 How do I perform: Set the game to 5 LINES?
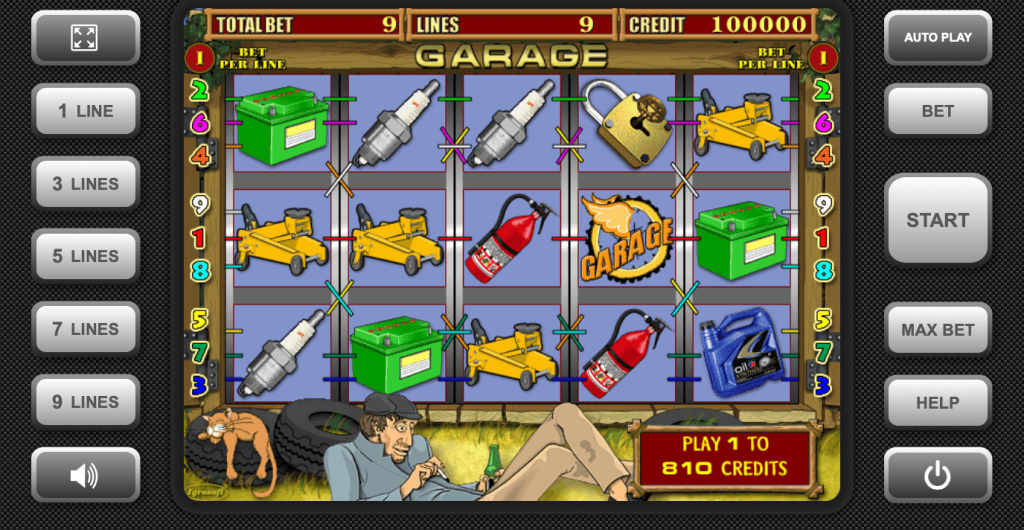pos(85,256)
